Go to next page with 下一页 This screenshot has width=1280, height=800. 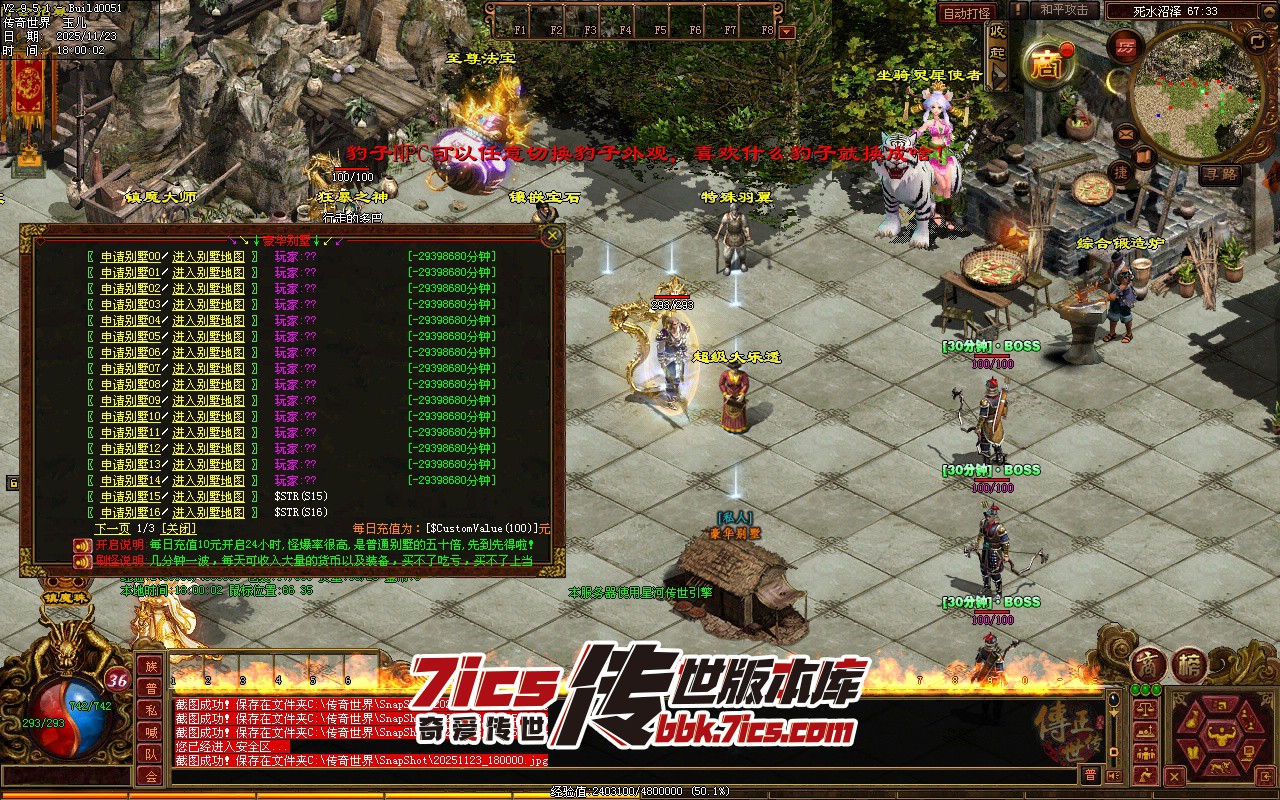click(x=112, y=528)
